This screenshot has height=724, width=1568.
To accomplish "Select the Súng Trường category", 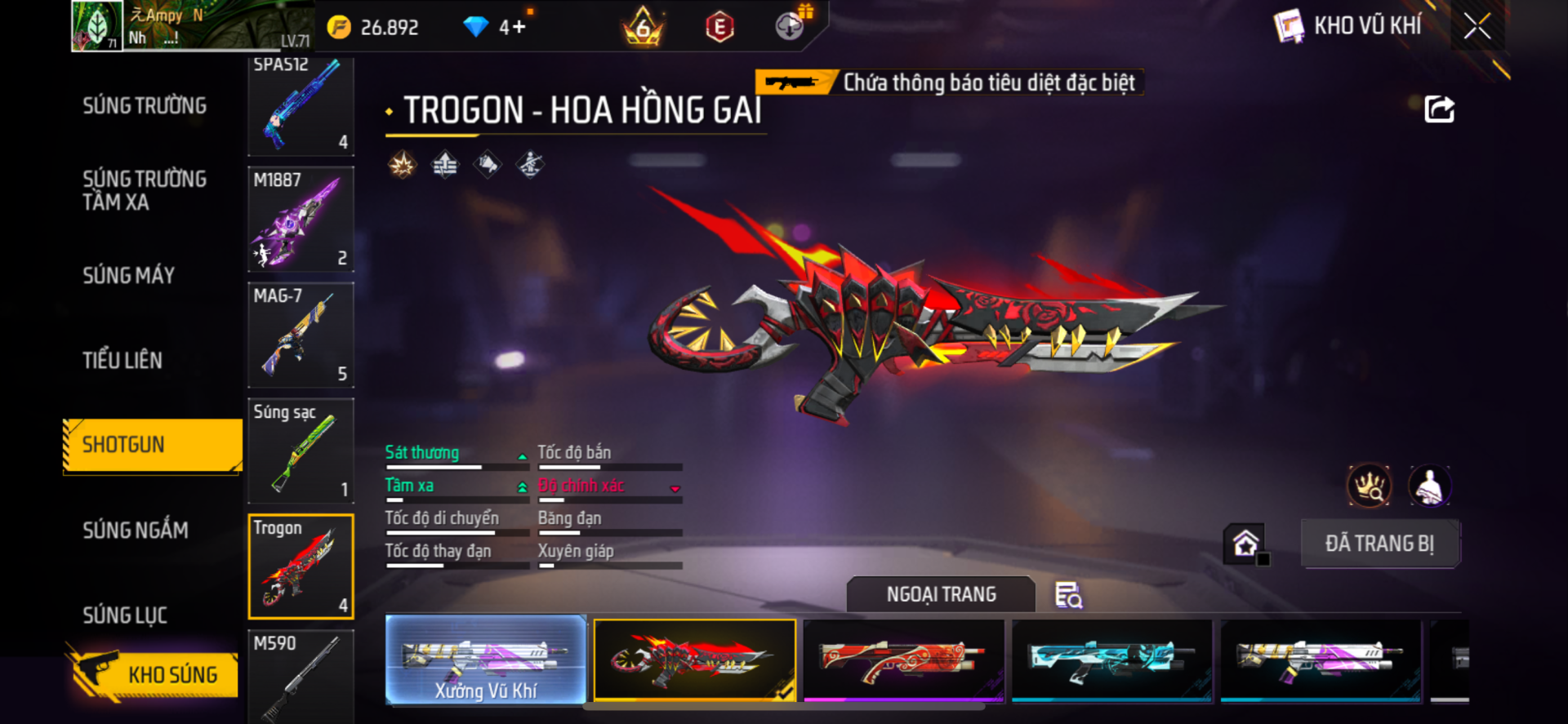I will [145, 106].
